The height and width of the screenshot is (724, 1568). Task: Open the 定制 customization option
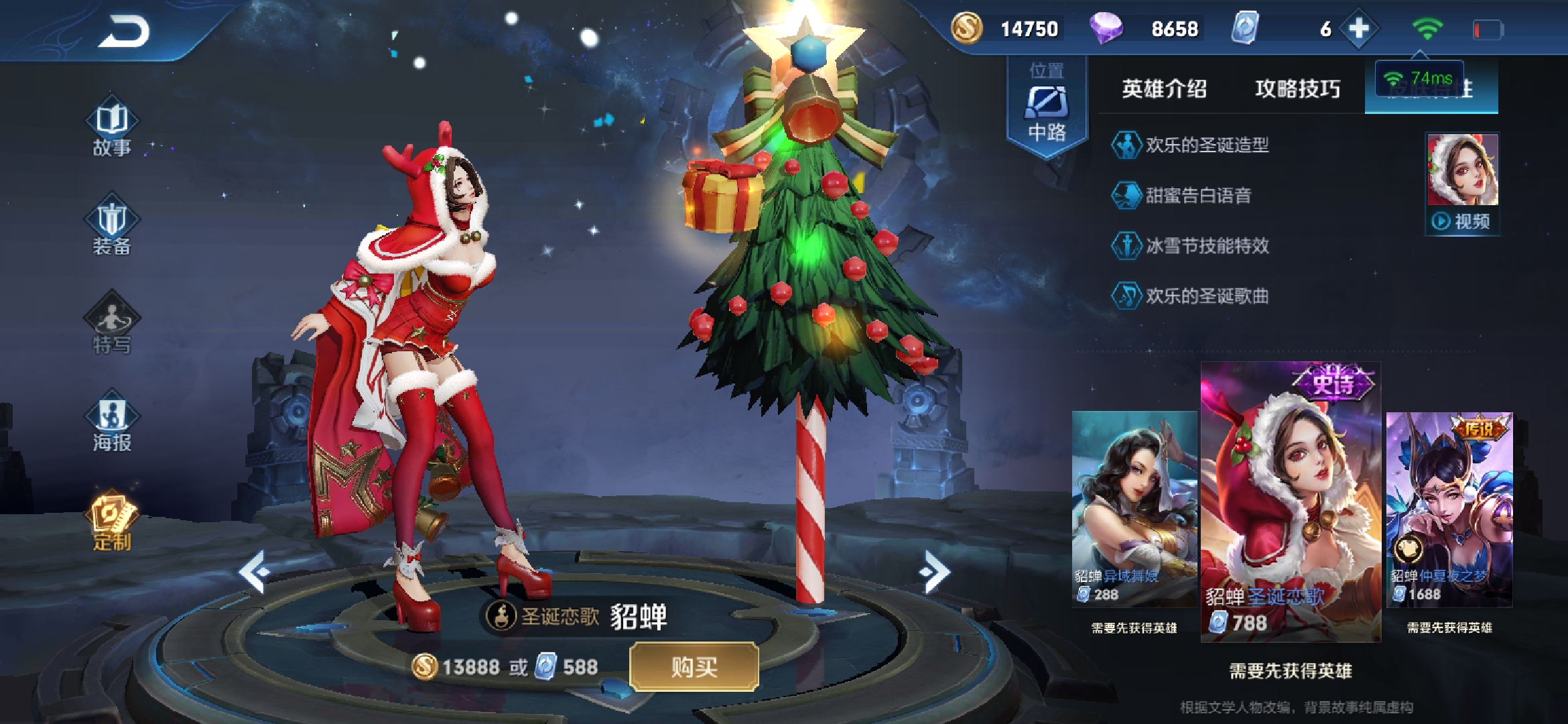click(112, 521)
